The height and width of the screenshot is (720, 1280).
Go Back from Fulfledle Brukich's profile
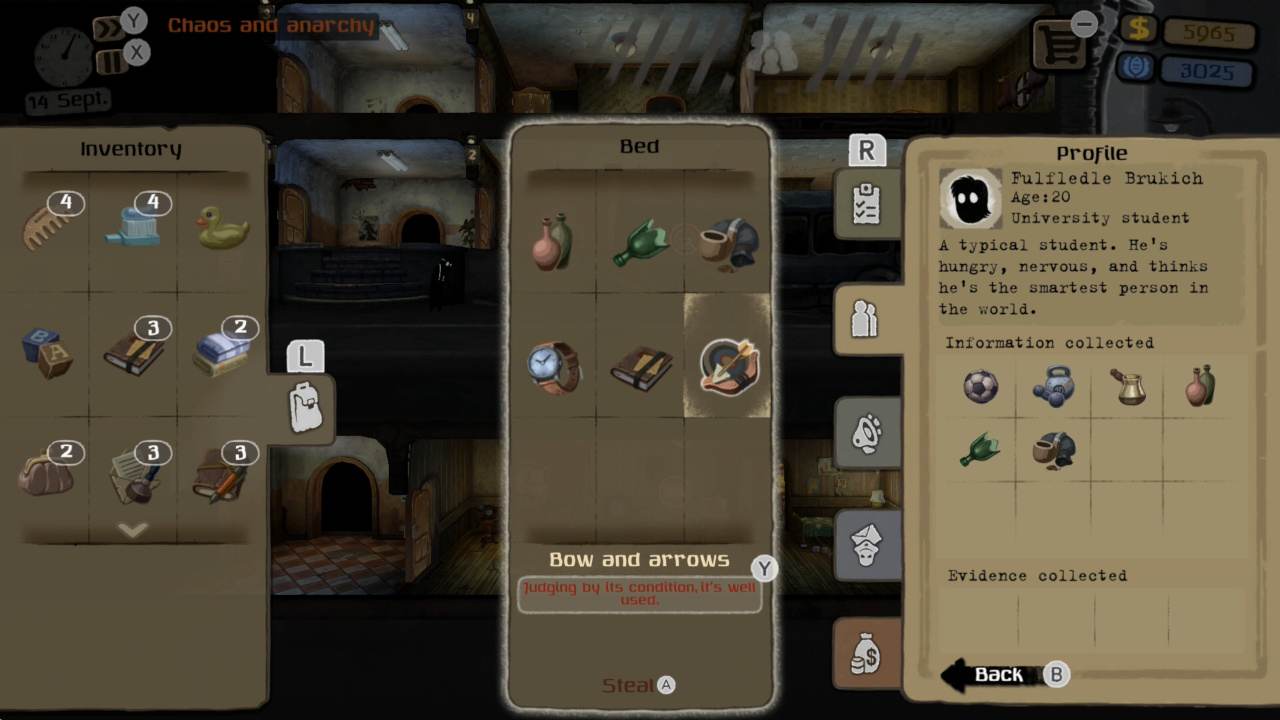click(x=999, y=674)
